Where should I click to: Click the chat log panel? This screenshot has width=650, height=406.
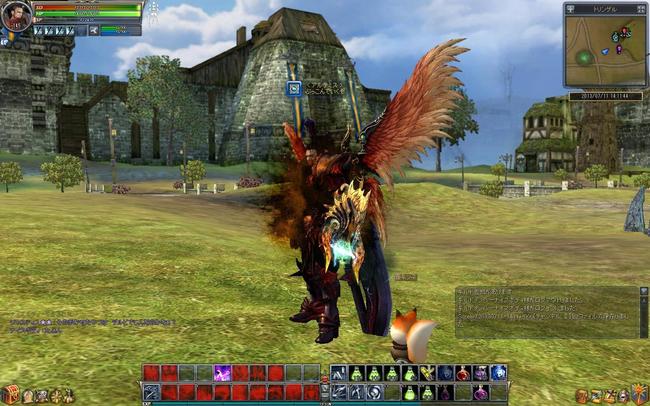(550, 310)
